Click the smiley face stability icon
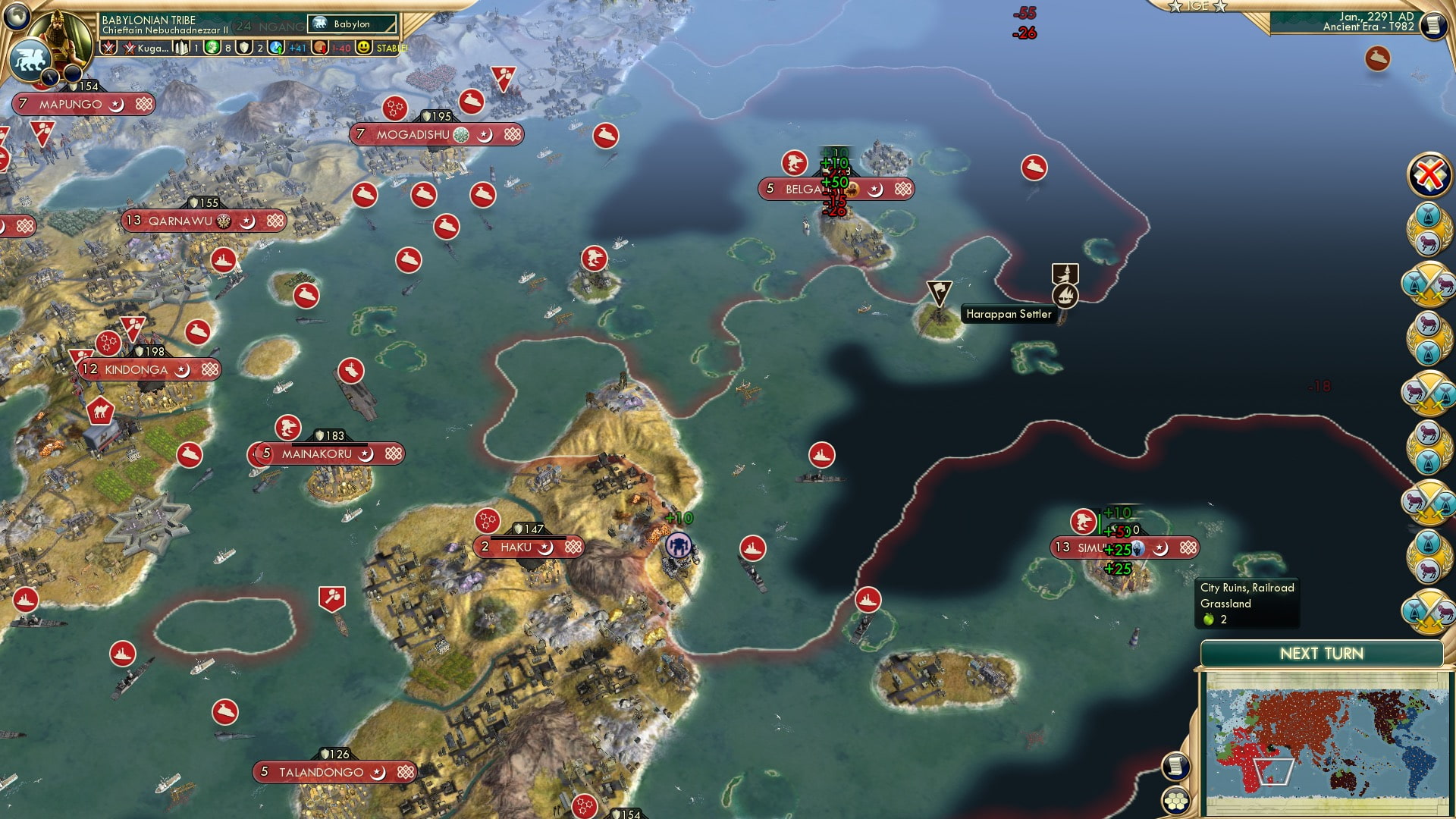 365,48
